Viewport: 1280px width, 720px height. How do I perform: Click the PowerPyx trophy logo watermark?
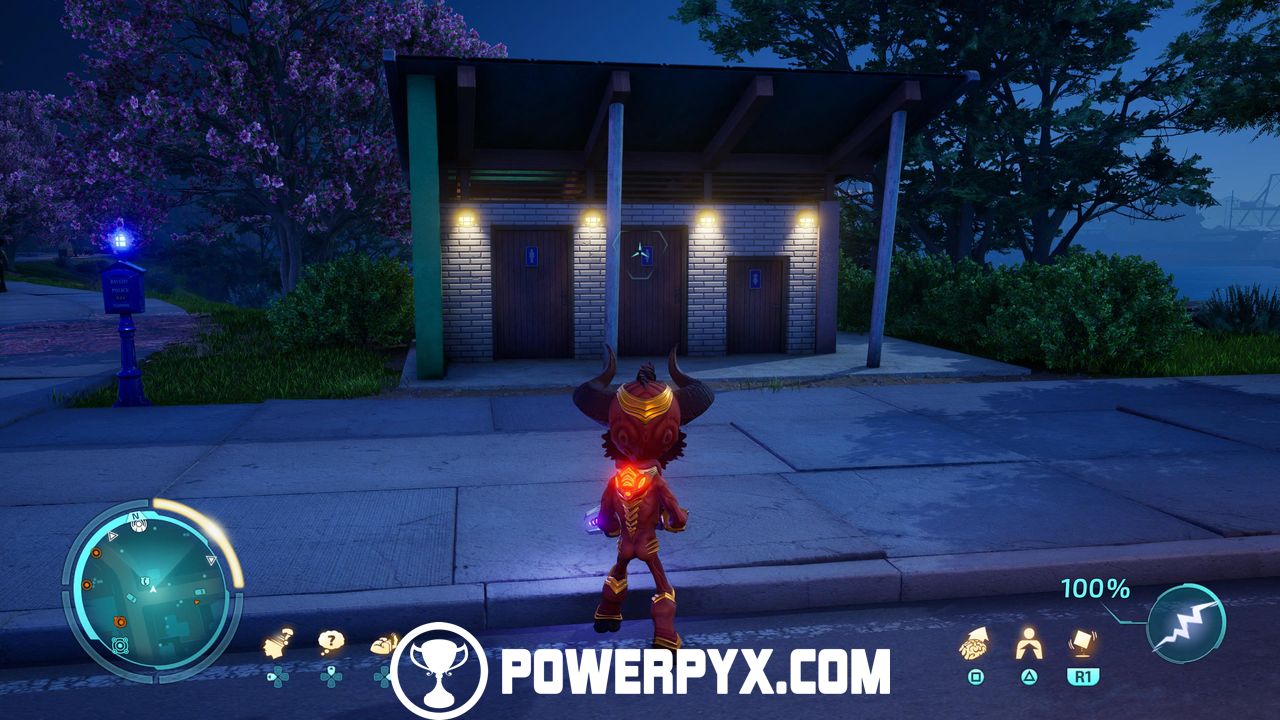[x=439, y=670]
